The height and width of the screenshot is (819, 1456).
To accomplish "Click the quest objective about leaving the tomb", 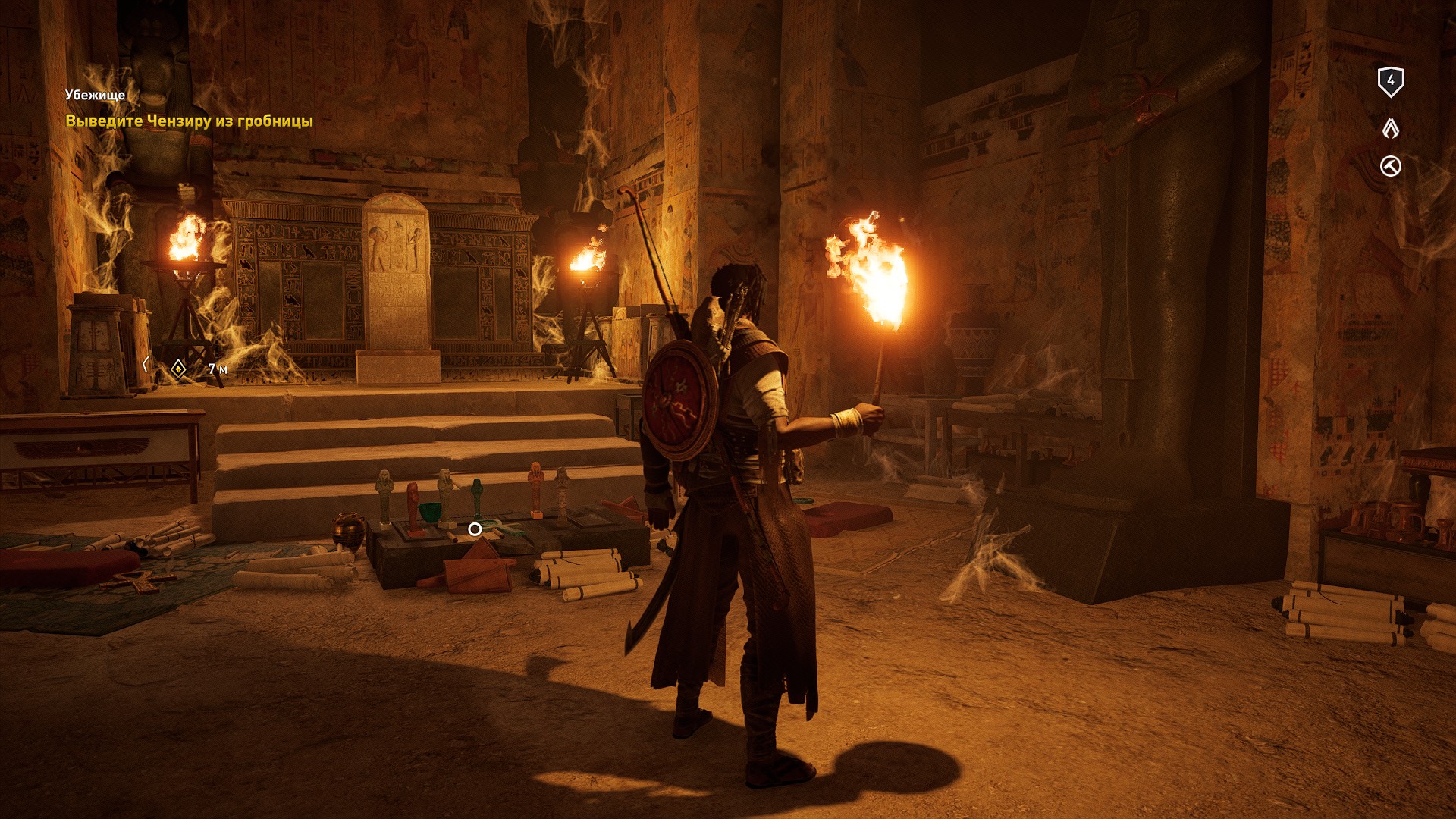I will (x=189, y=121).
